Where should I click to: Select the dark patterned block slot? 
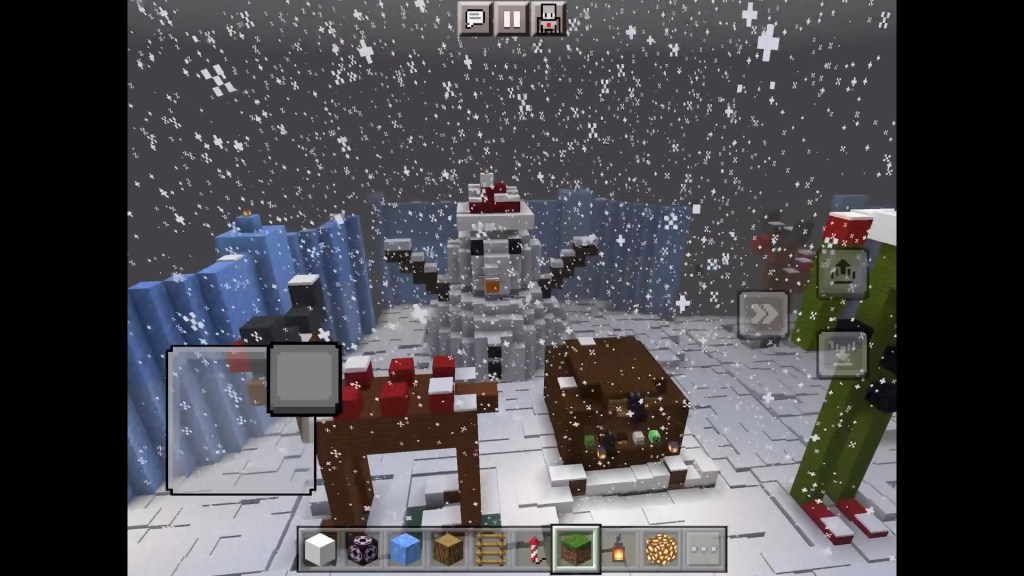tap(361, 549)
